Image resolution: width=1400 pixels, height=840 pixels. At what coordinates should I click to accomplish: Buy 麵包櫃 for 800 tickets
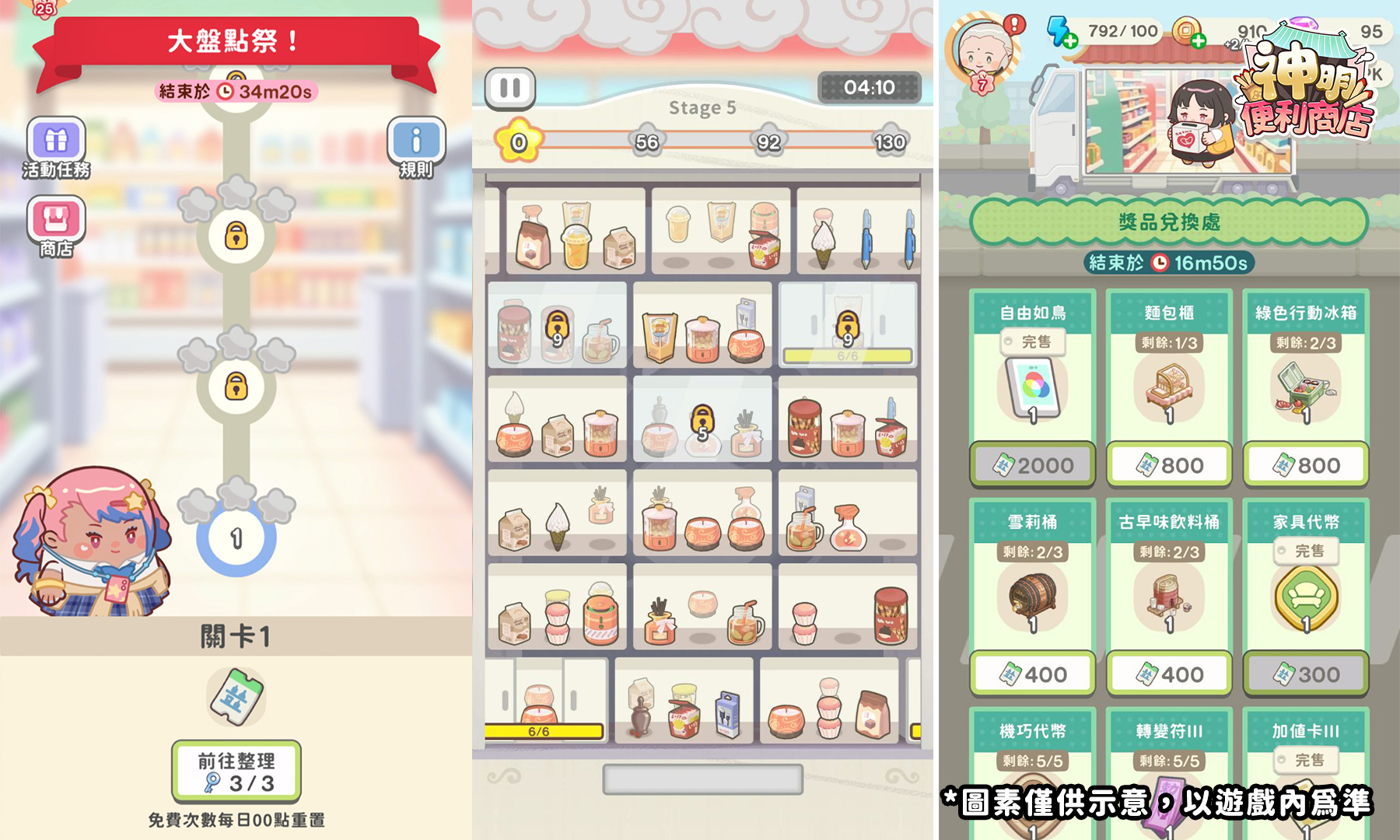click(1169, 465)
